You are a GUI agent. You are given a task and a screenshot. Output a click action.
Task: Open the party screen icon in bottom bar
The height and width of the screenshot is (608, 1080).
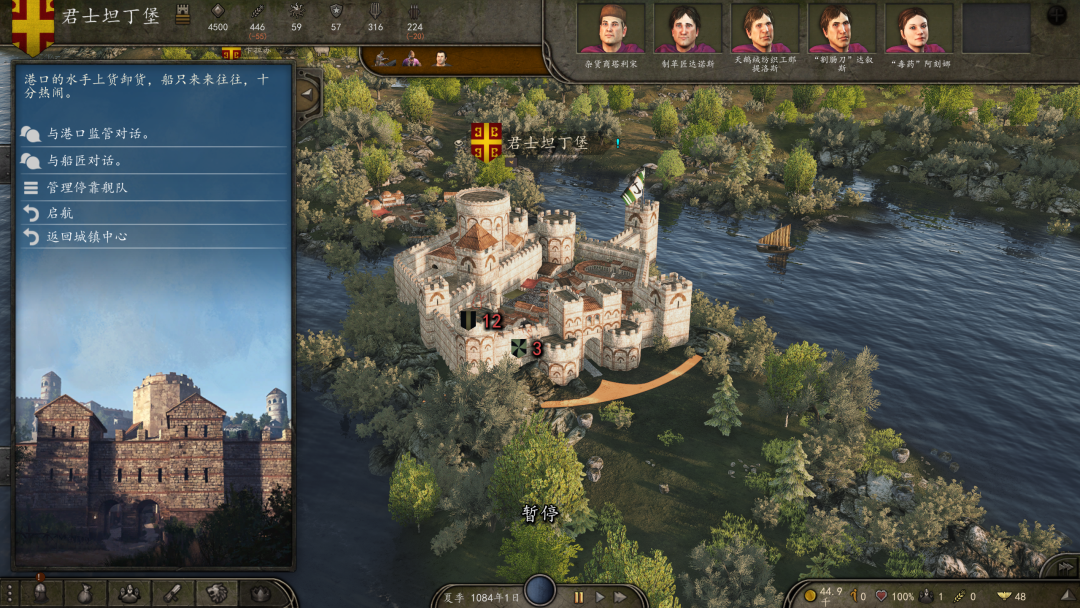(129, 593)
